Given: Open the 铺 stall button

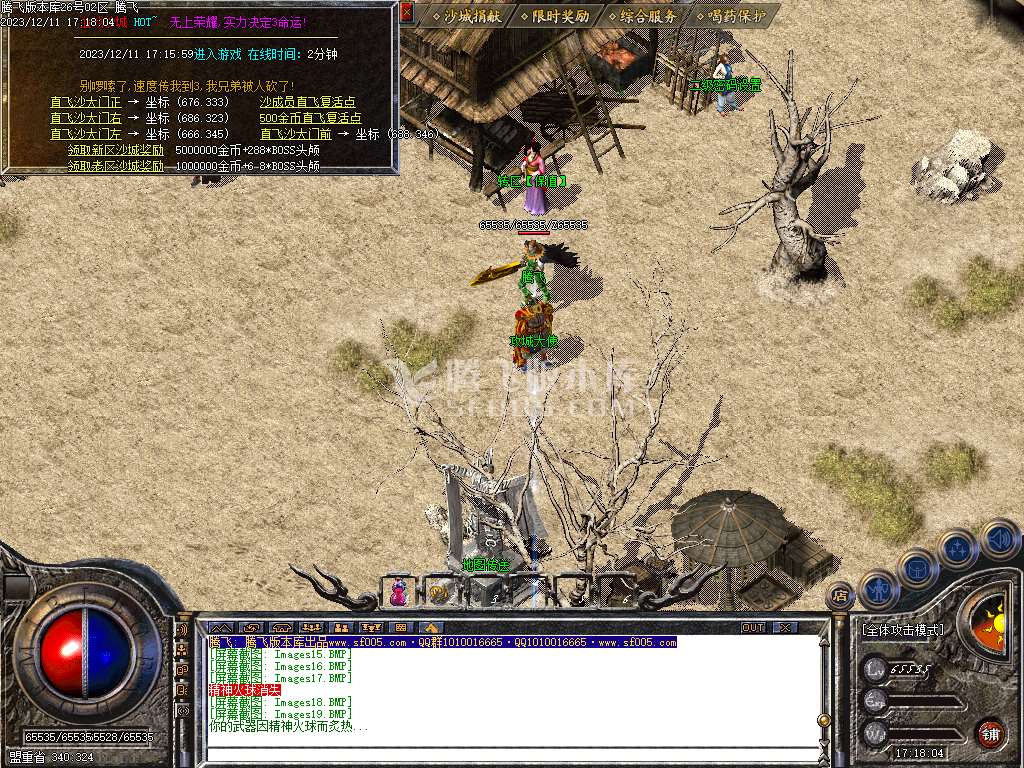Looking at the screenshot, I should (x=990, y=733).
